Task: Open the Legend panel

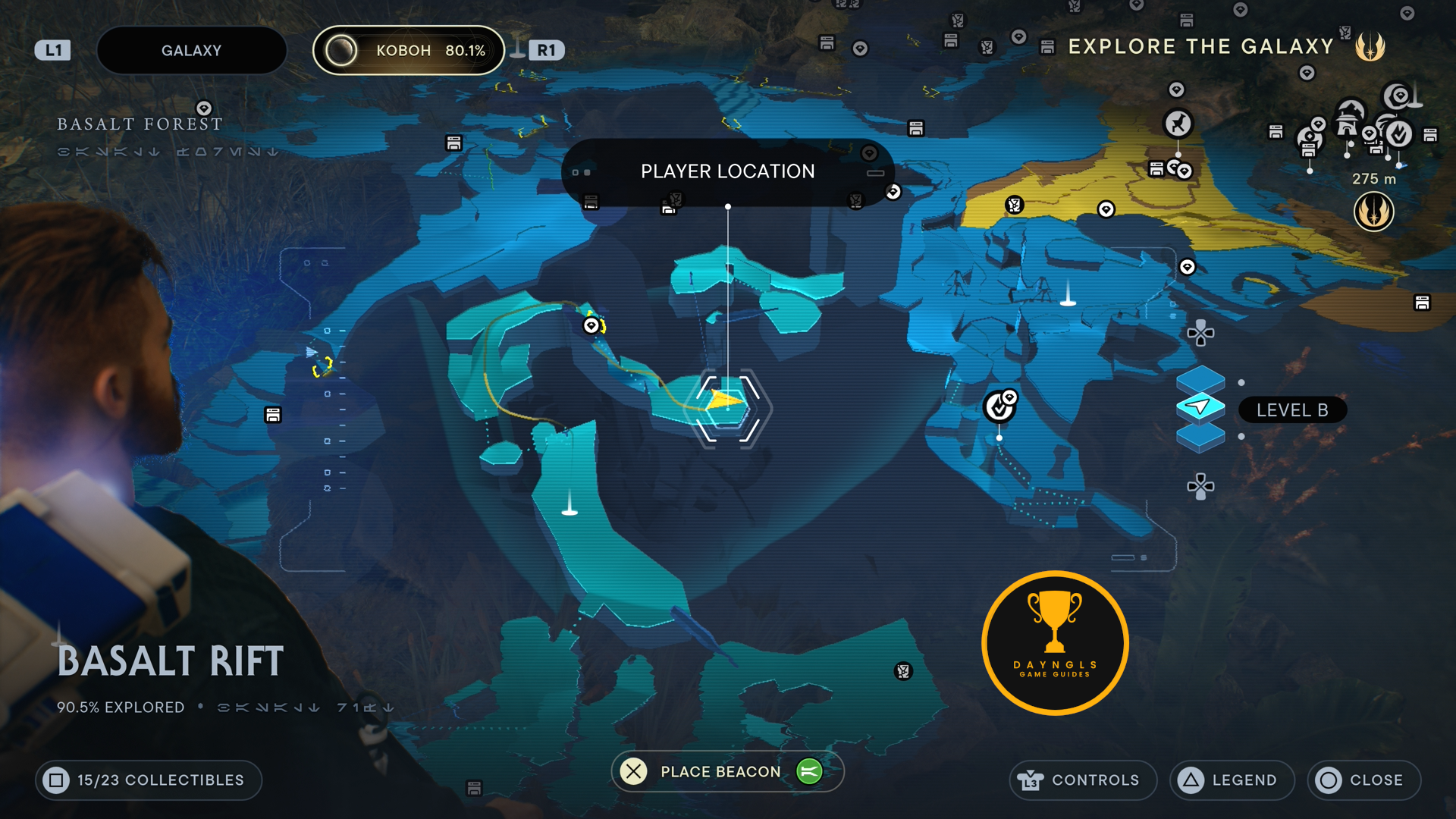Action: click(1232, 780)
